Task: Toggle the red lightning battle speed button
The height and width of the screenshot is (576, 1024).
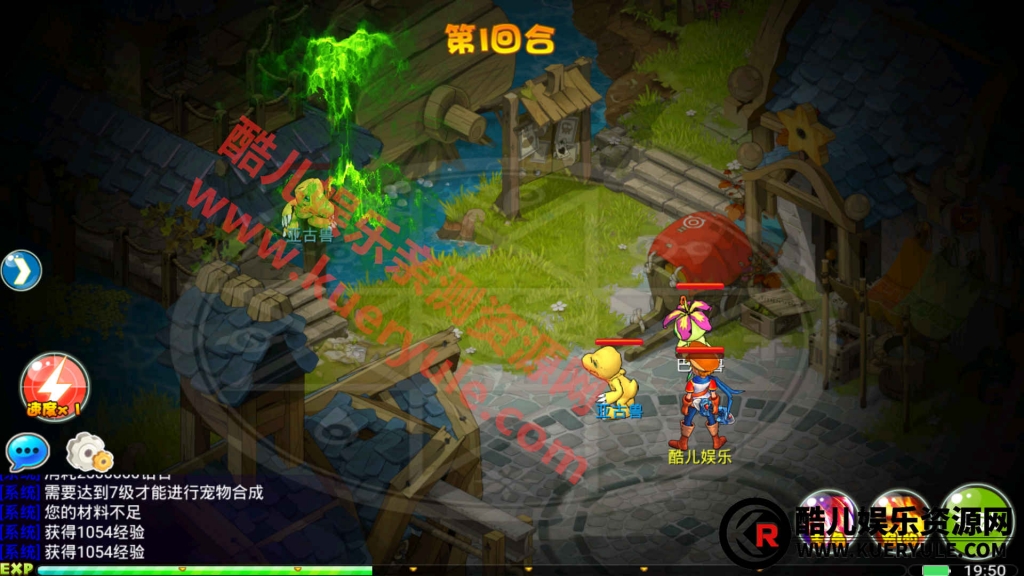Action: (x=54, y=386)
